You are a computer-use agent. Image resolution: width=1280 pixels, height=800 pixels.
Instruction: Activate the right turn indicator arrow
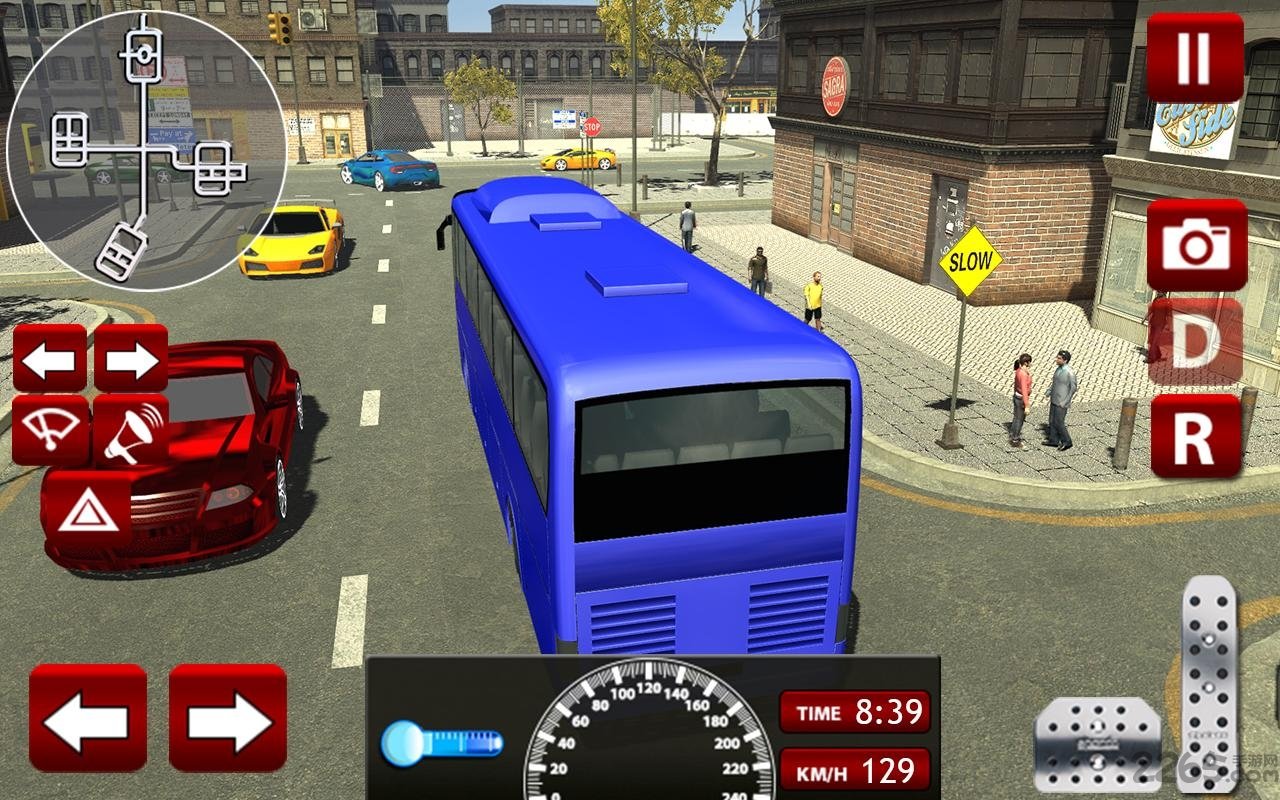pos(131,358)
